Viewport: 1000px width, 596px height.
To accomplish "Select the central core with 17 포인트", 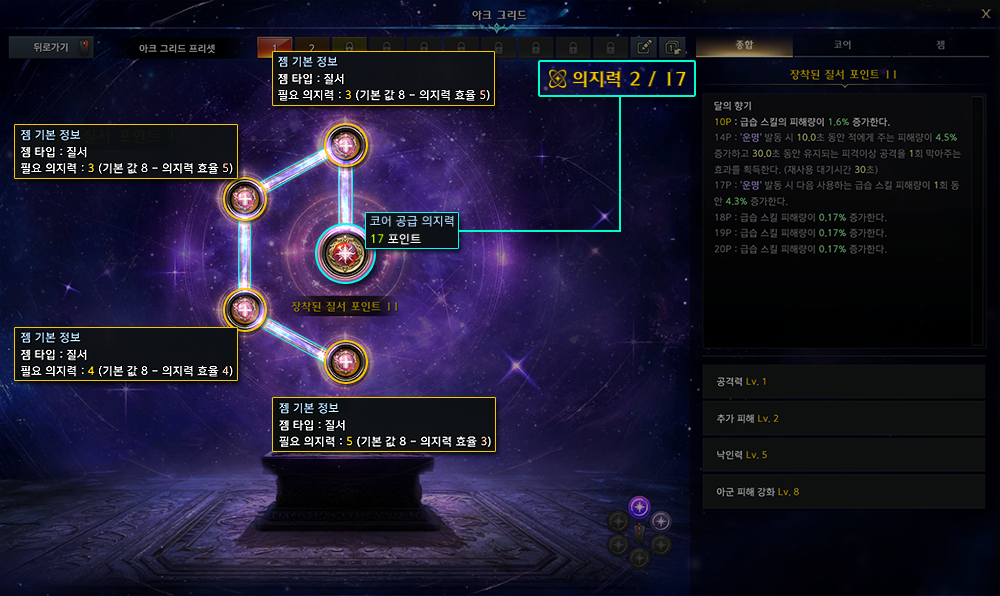I will 344,252.
